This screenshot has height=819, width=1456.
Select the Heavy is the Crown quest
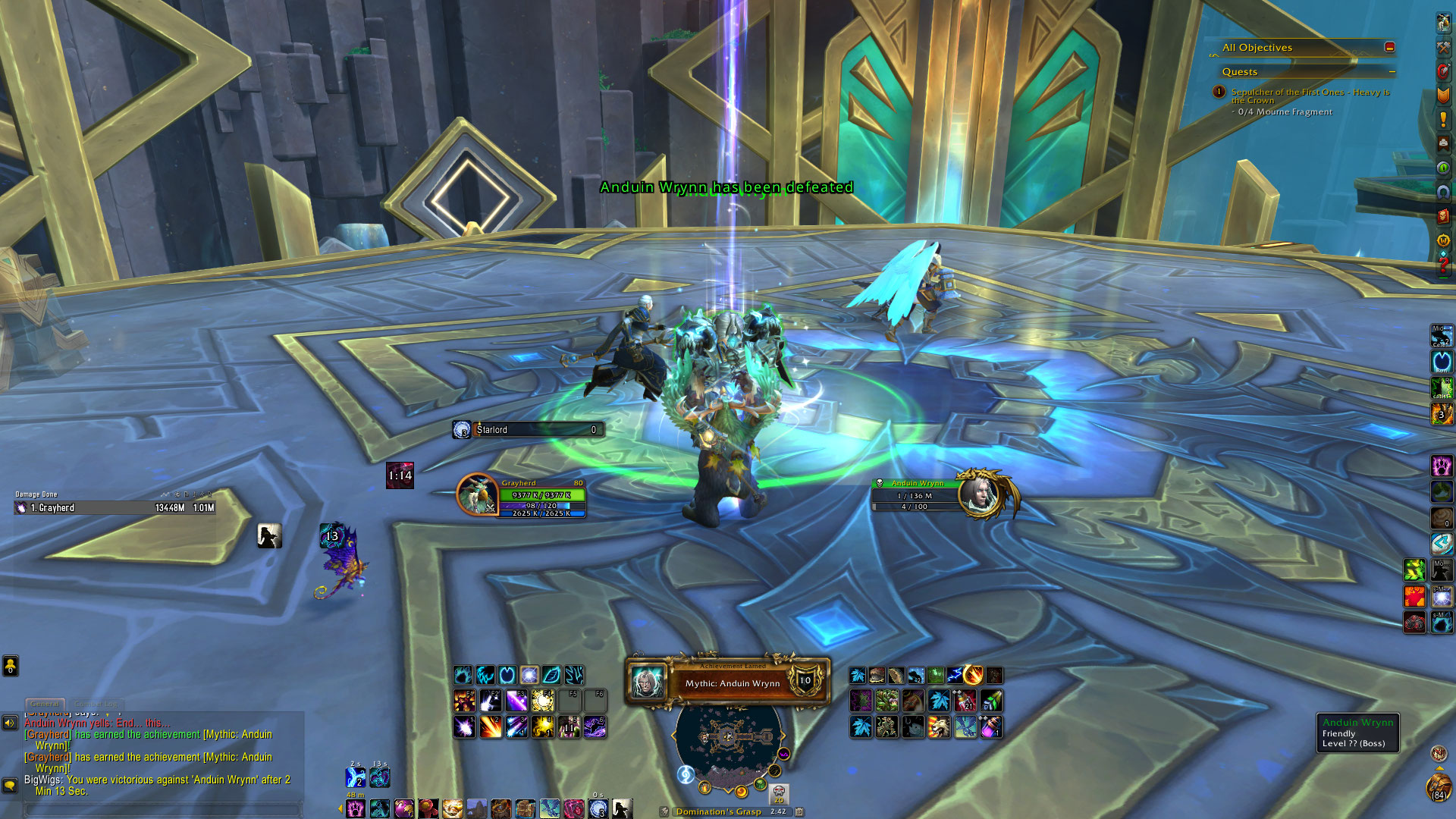click(x=1310, y=96)
